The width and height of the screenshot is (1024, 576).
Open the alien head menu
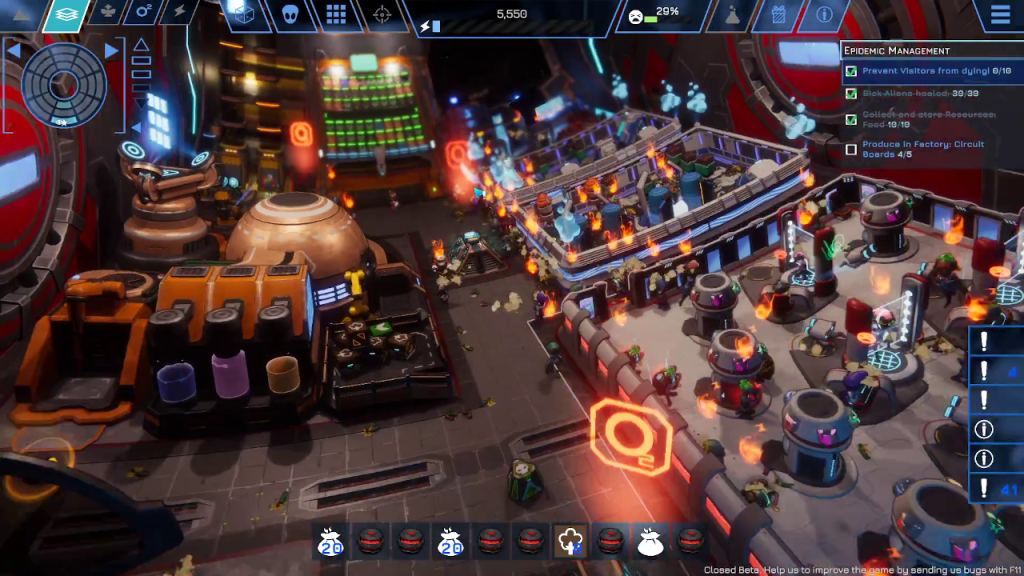[289, 14]
